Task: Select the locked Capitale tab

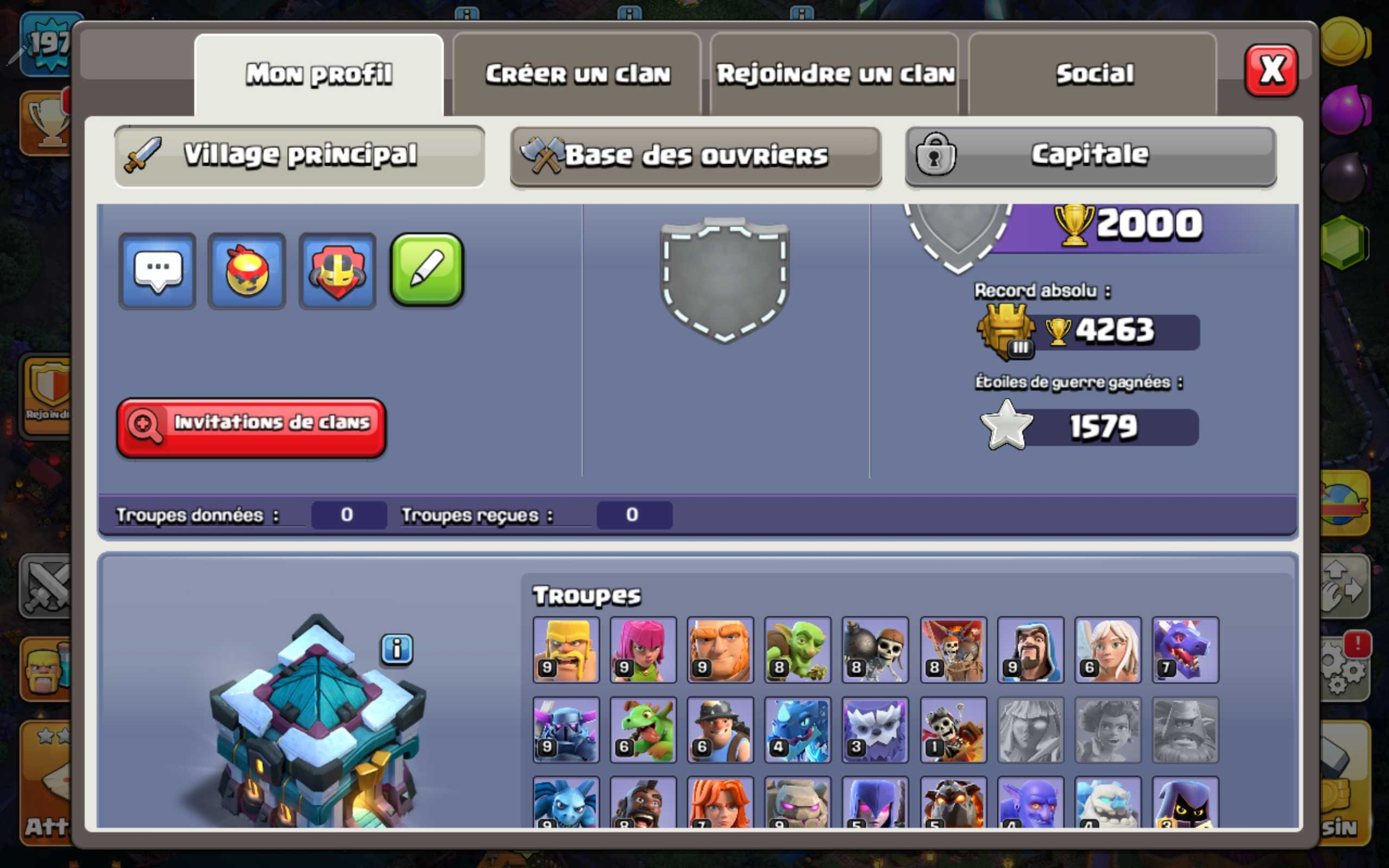Action: click(1089, 155)
